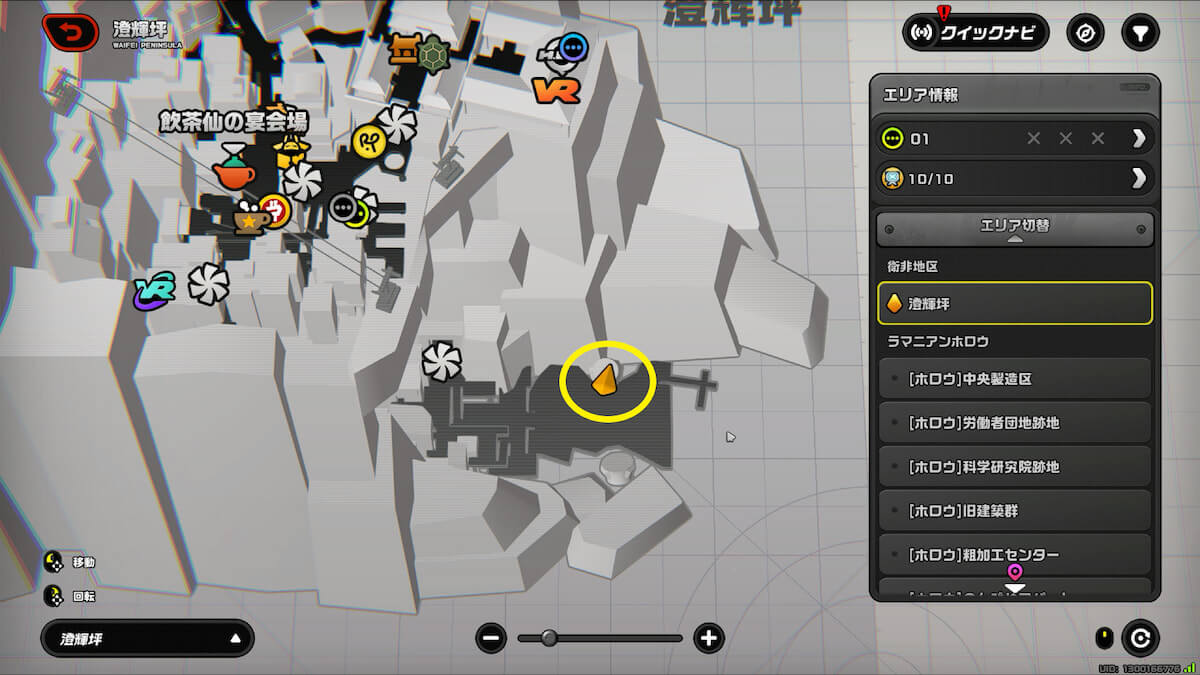Image resolution: width=1200 pixels, height=675 pixels.
Task: Open the 澄輝坪 location dropdown at bottom left
Action: [x=147, y=638]
